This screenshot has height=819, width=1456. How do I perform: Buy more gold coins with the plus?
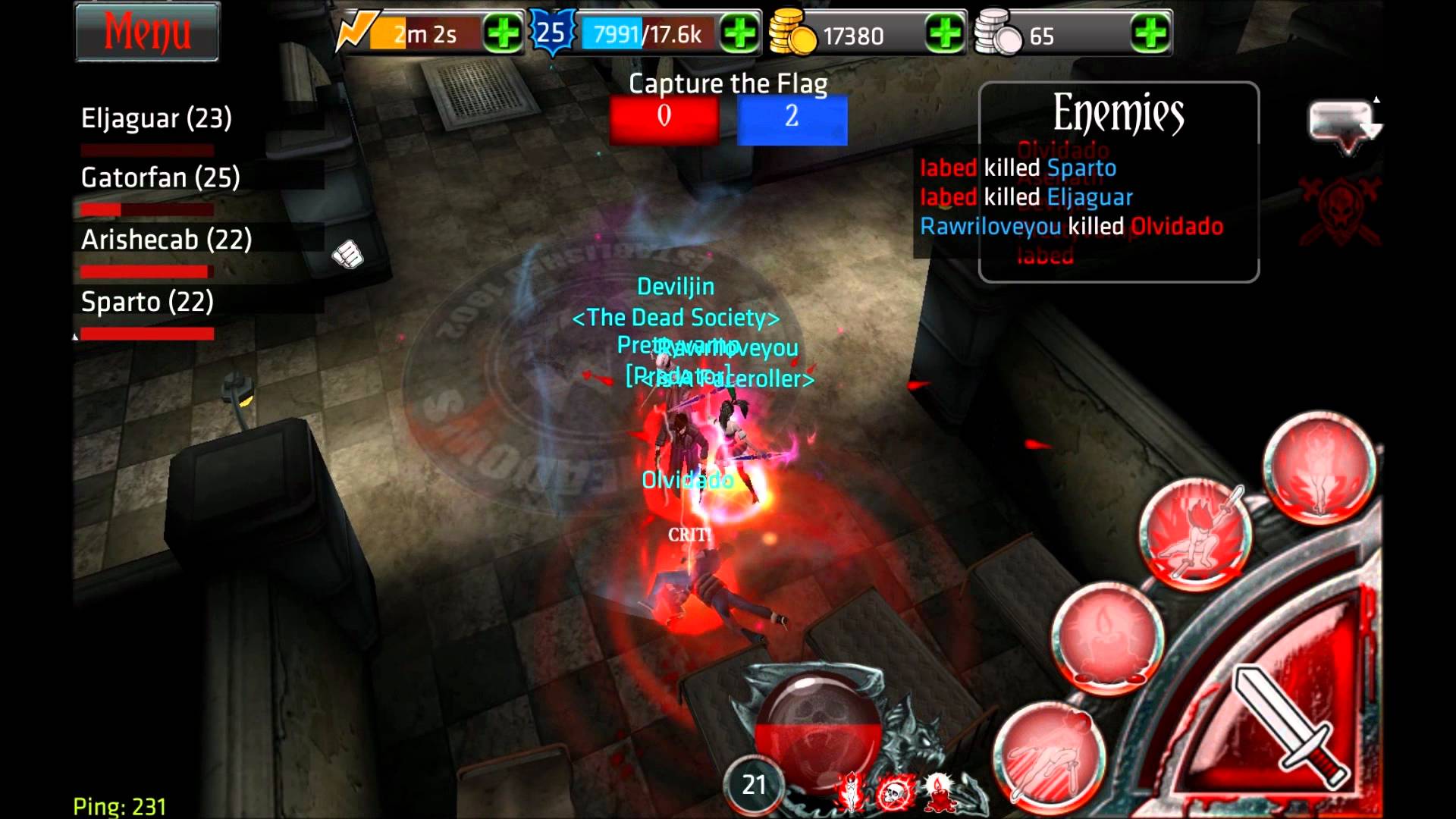945,34
